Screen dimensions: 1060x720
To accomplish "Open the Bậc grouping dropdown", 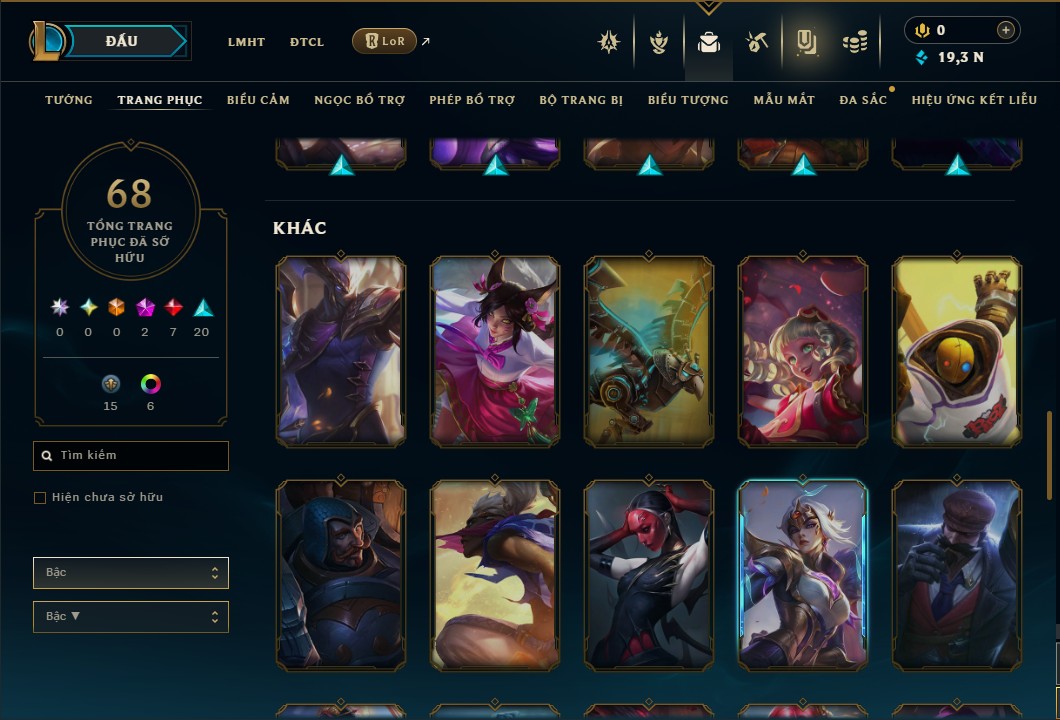I will (131, 573).
